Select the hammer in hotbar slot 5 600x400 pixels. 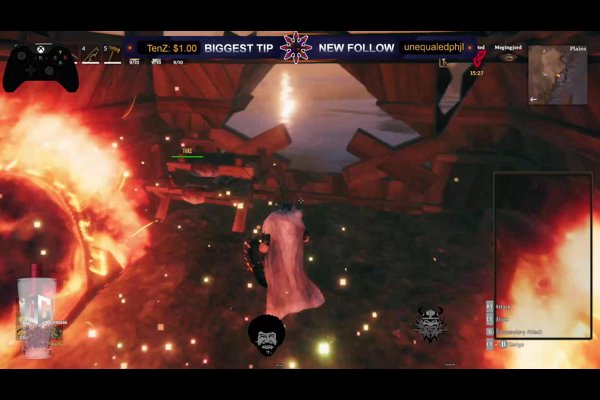tap(113, 54)
